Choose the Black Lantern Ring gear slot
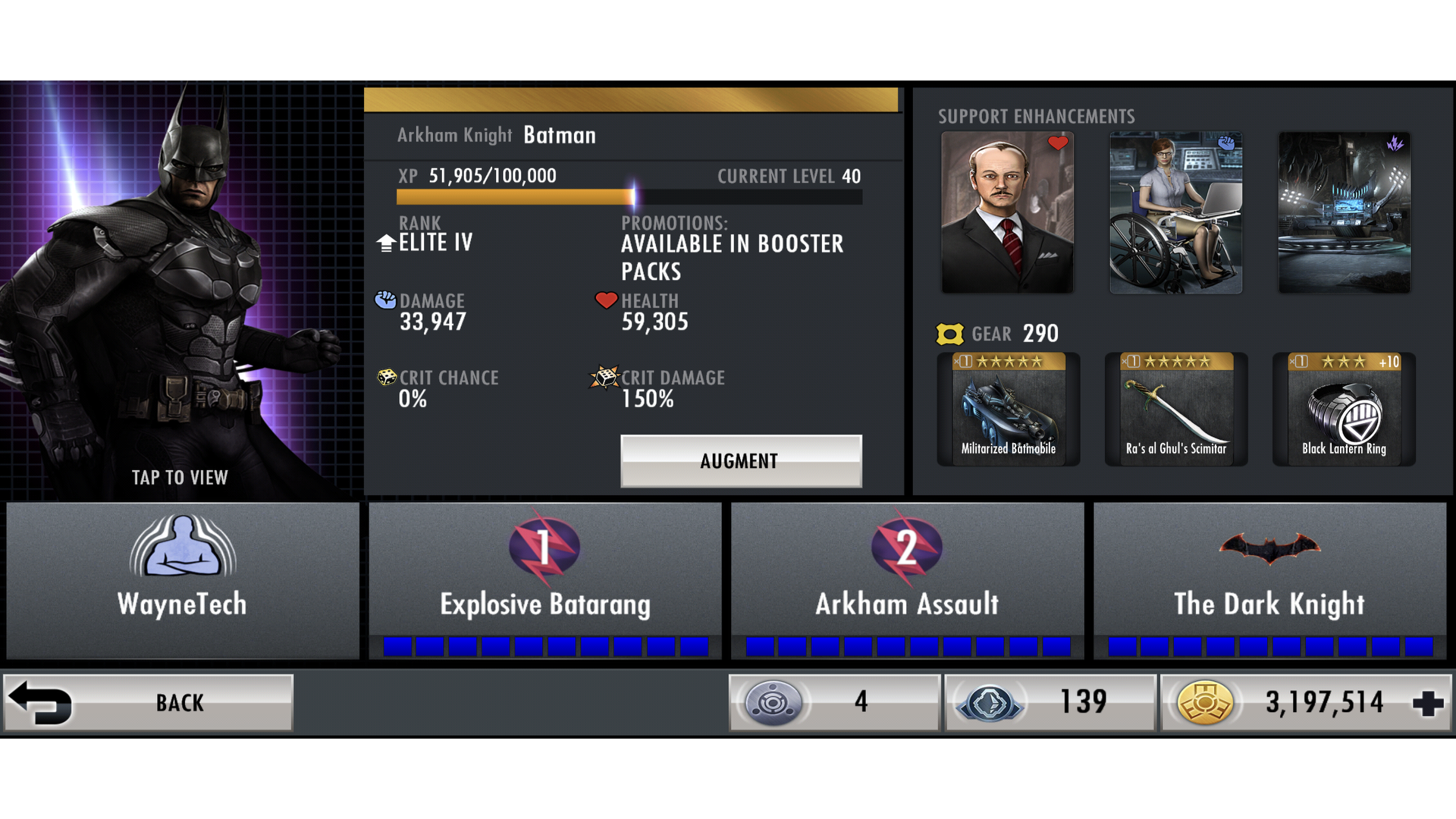This screenshot has height=819, width=1456. tap(1344, 409)
